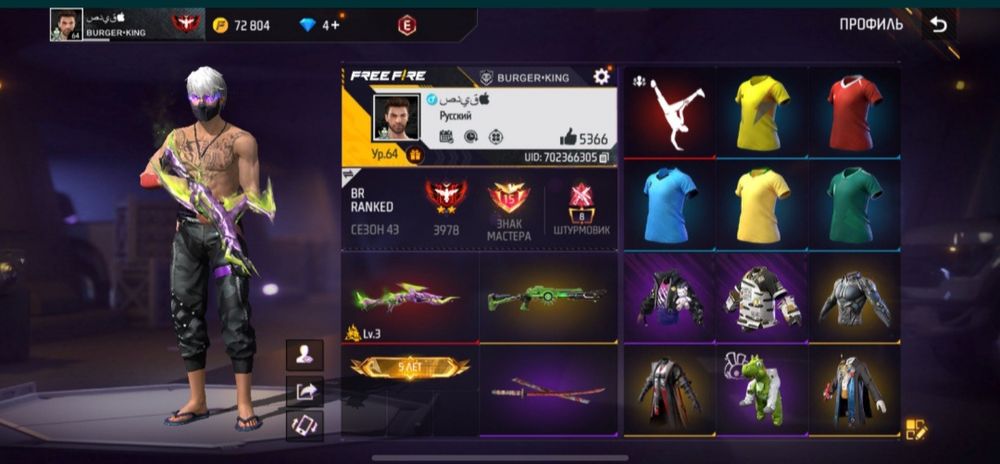Select the grey armored top slot

[854, 297]
